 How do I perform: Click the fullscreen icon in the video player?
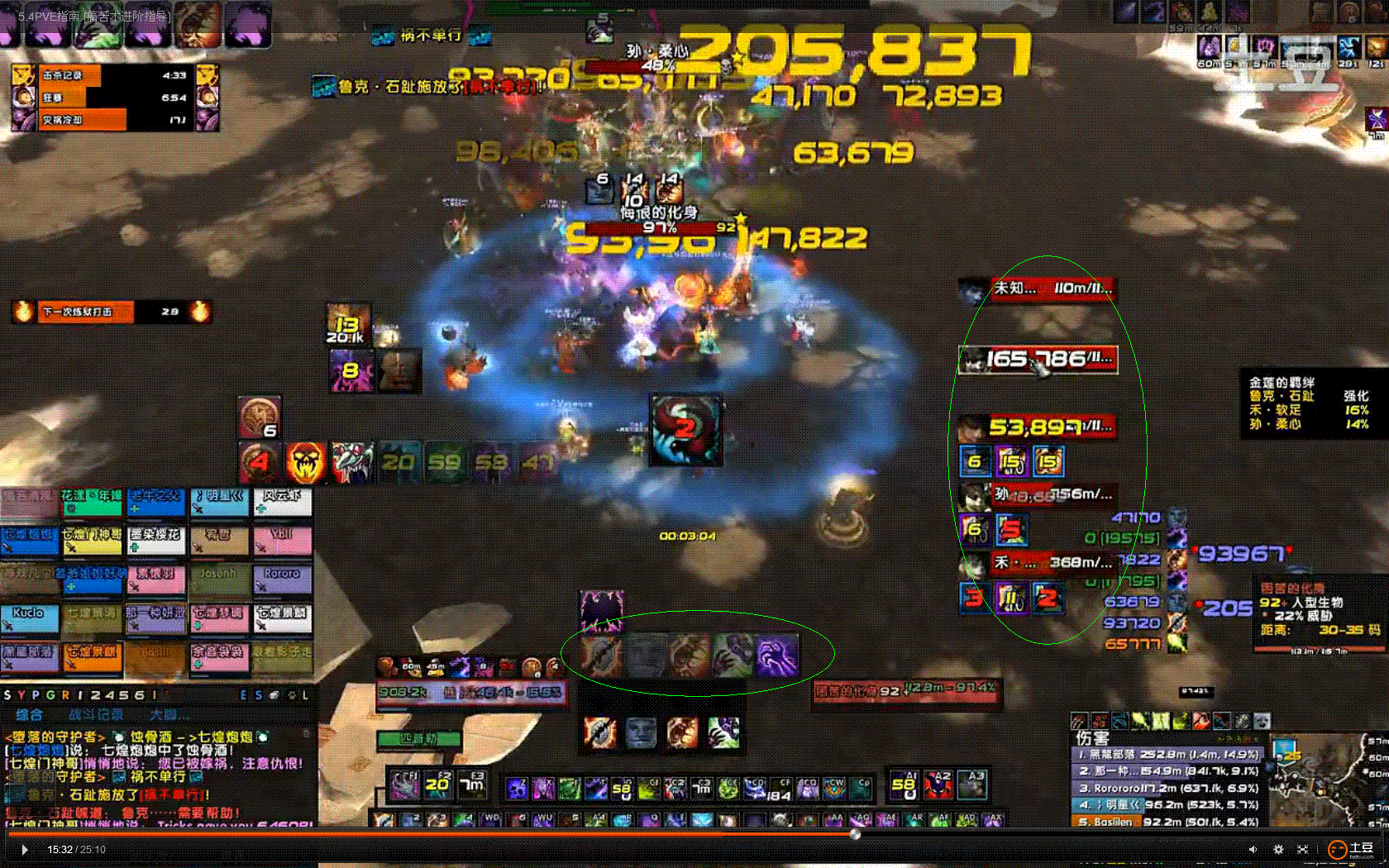click(1302, 849)
